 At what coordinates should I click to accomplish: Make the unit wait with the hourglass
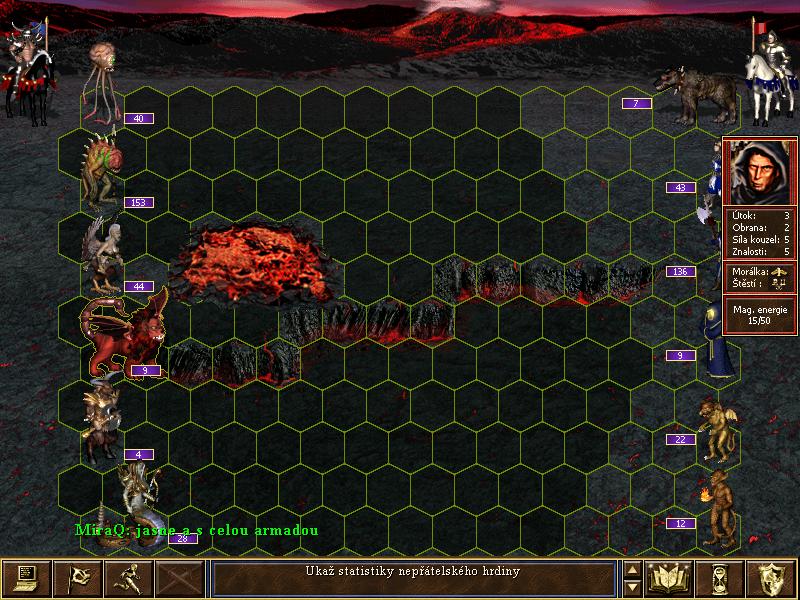pyautogui.click(x=720, y=578)
